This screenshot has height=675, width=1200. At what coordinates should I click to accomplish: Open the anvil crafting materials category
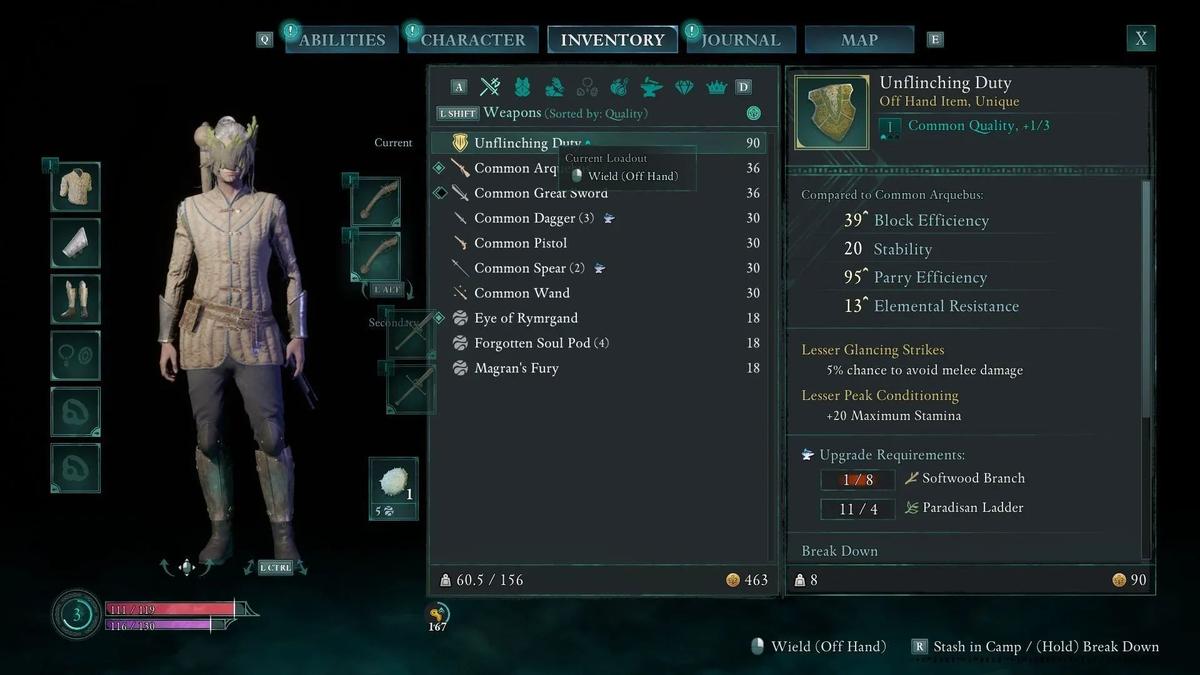coord(651,87)
